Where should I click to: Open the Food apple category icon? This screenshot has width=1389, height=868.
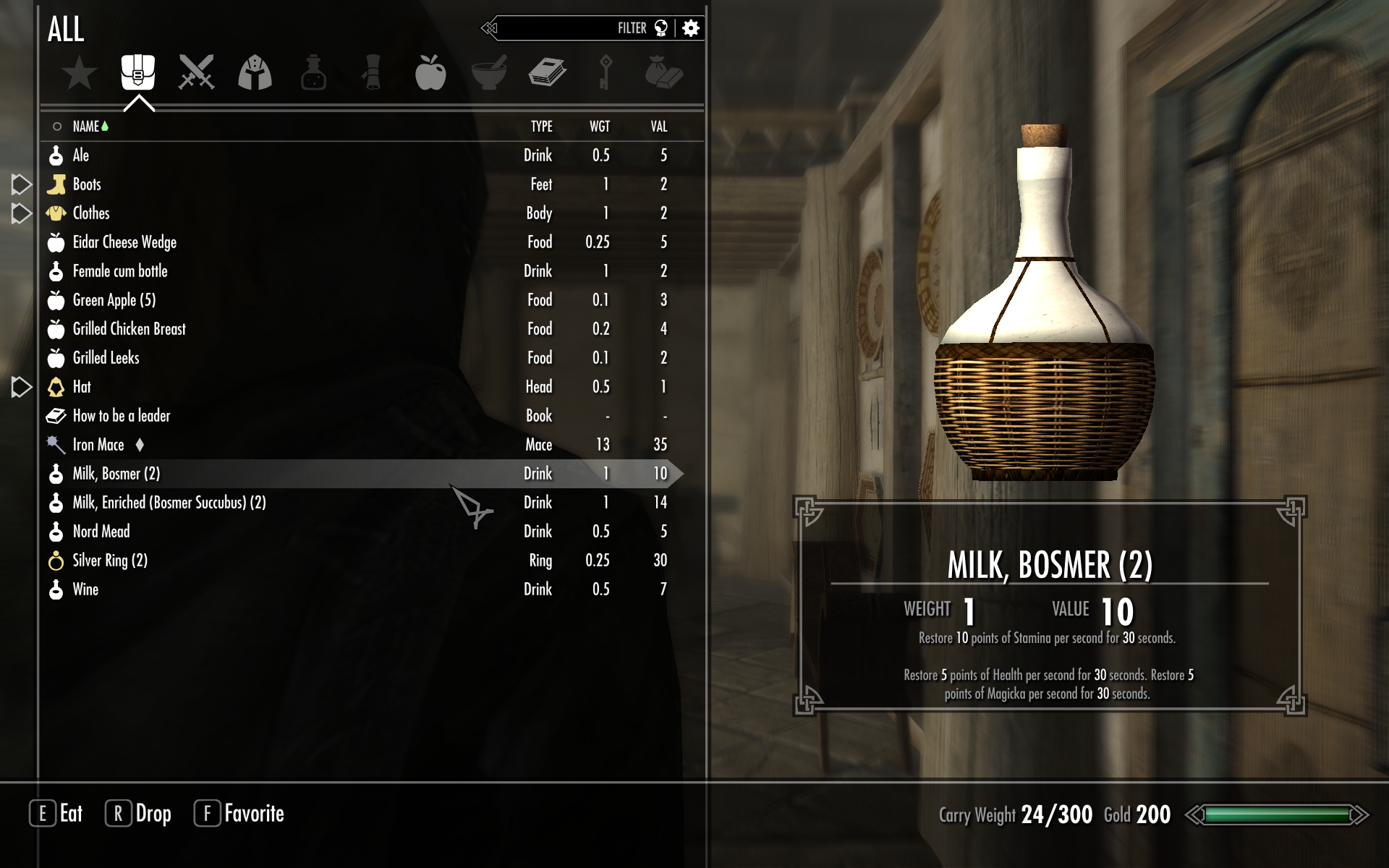(431, 72)
